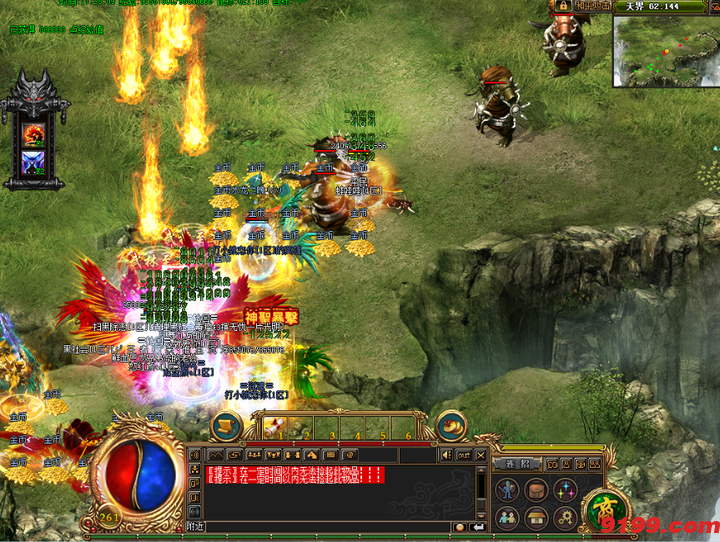Activate the F1 fire skill icon

tap(33, 133)
